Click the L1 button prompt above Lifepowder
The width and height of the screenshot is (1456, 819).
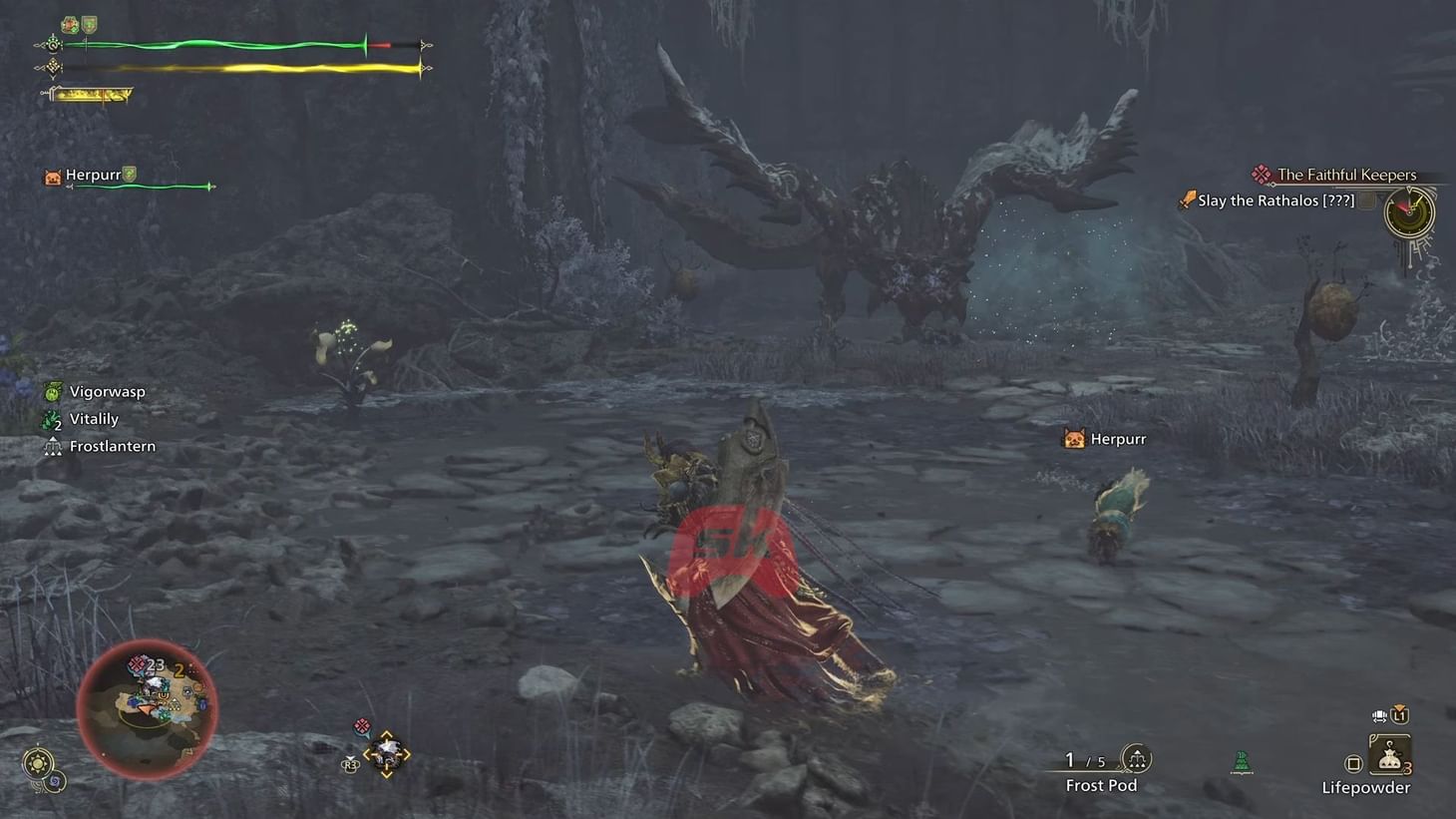coord(1400,714)
